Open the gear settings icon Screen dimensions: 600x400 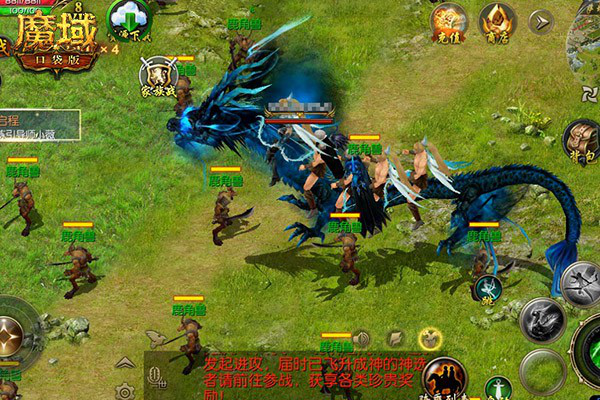click(125, 390)
